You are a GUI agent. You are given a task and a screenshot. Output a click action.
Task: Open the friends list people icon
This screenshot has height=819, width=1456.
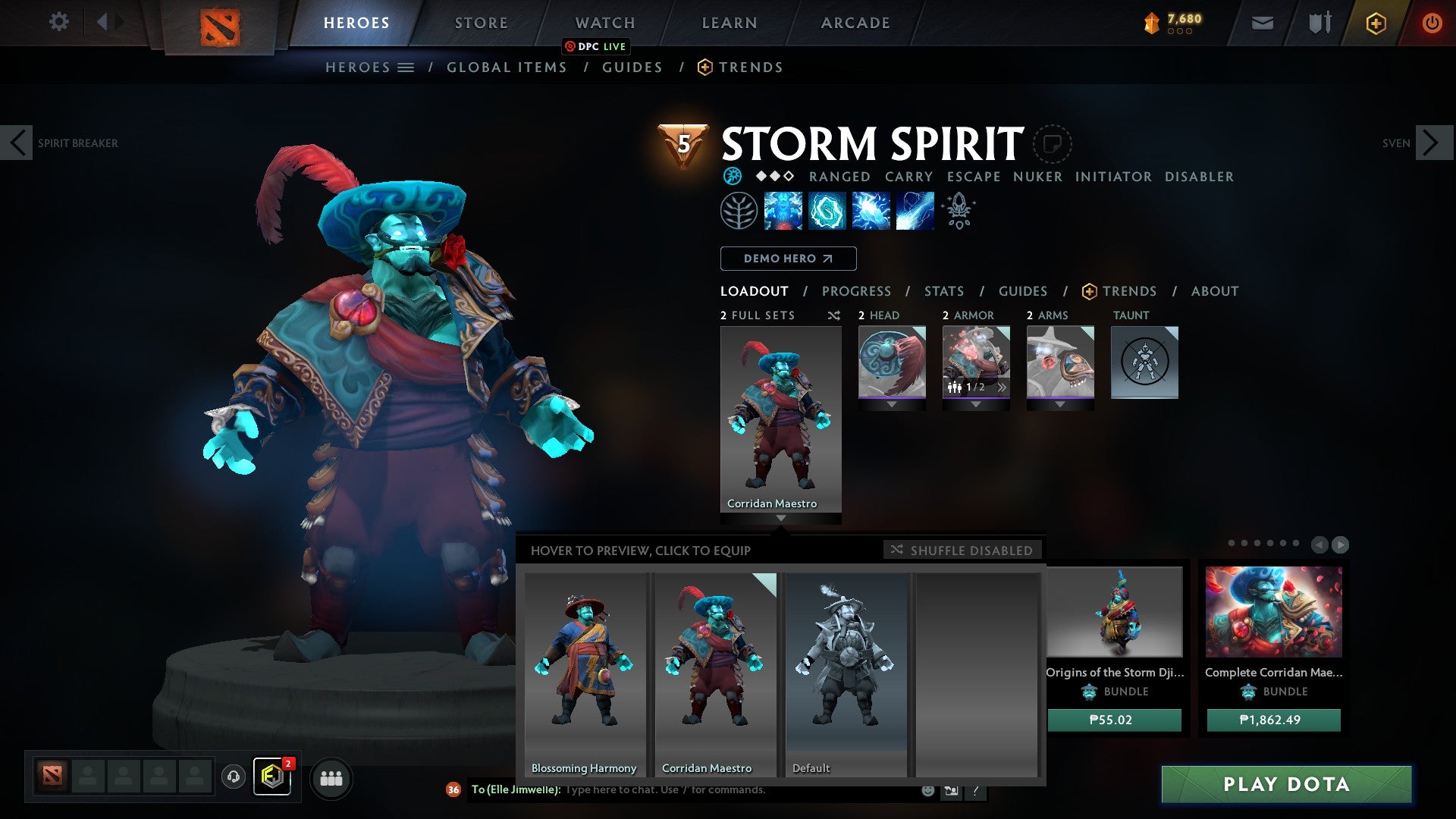click(x=331, y=778)
